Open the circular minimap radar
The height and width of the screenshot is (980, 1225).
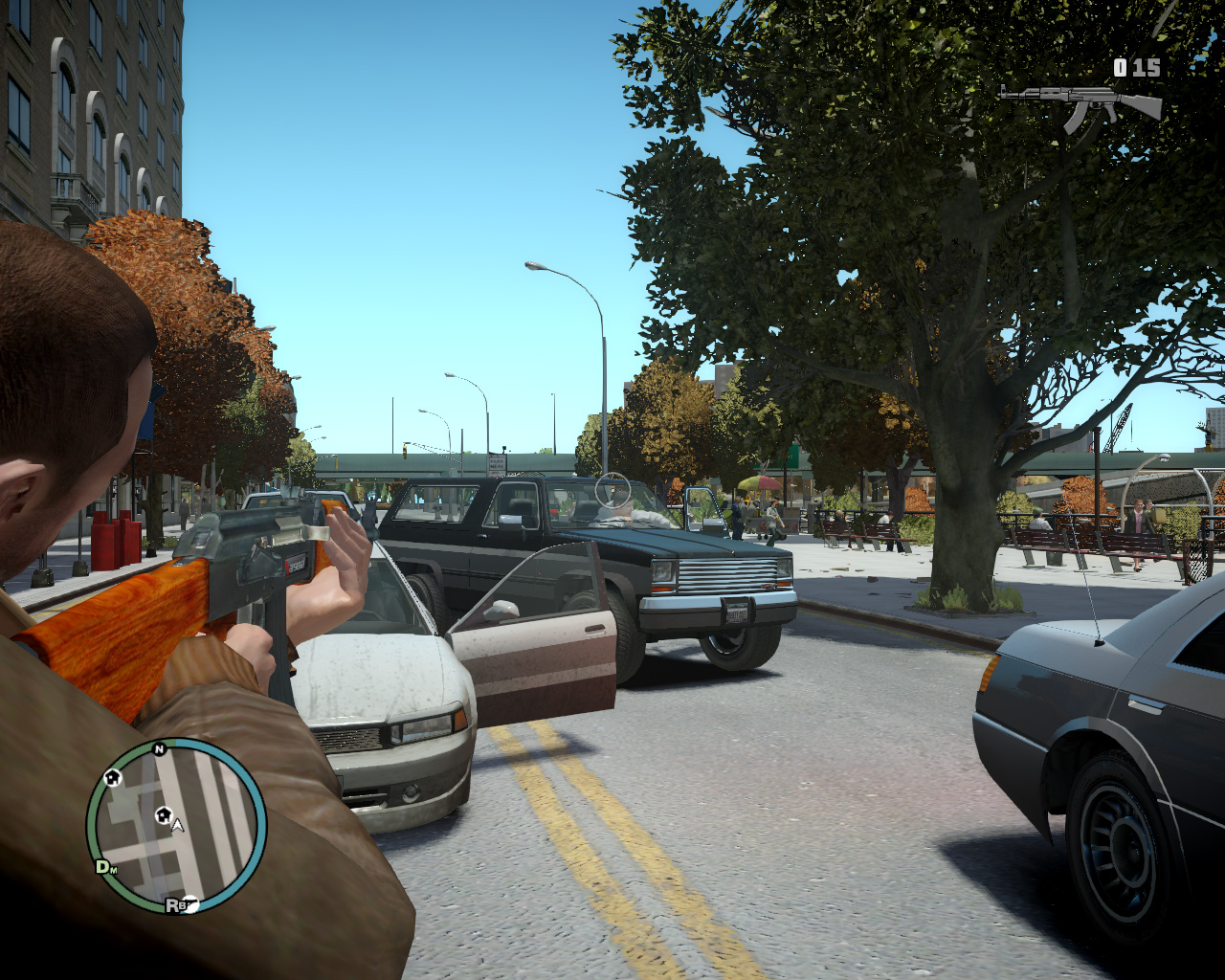(x=176, y=825)
